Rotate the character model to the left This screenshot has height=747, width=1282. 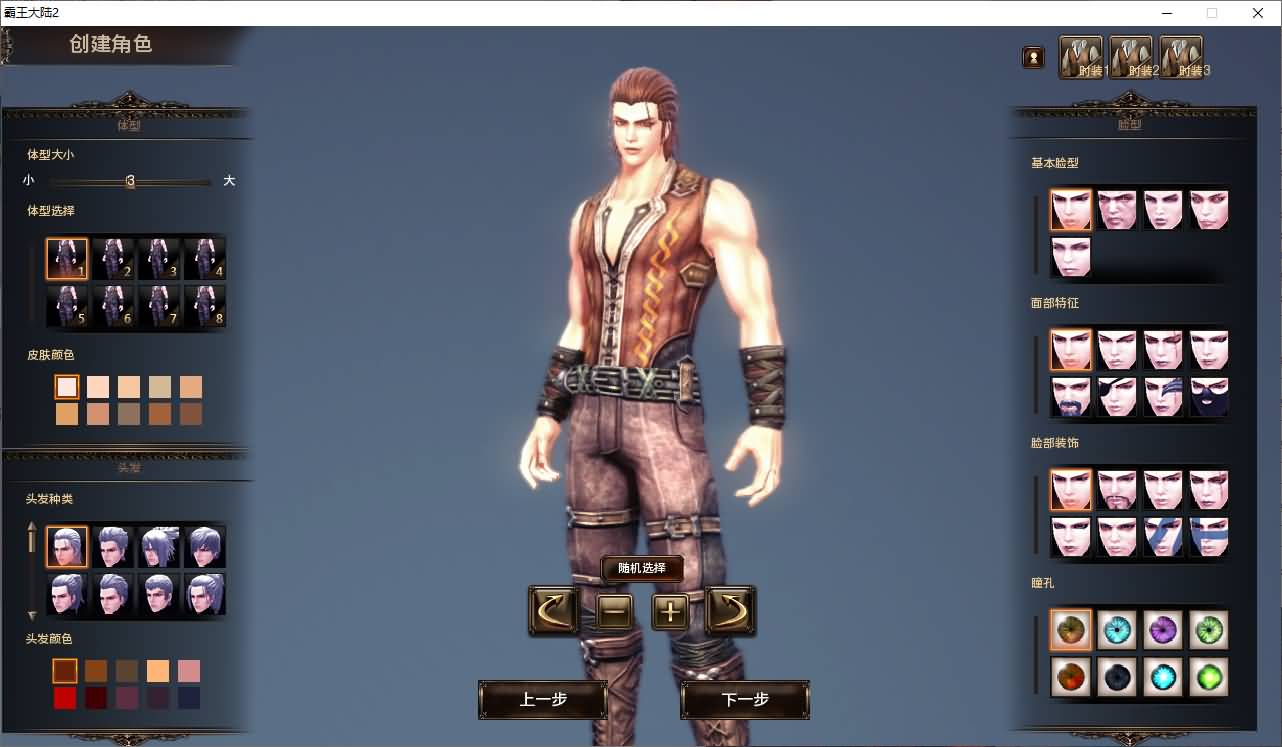point(553,611)
